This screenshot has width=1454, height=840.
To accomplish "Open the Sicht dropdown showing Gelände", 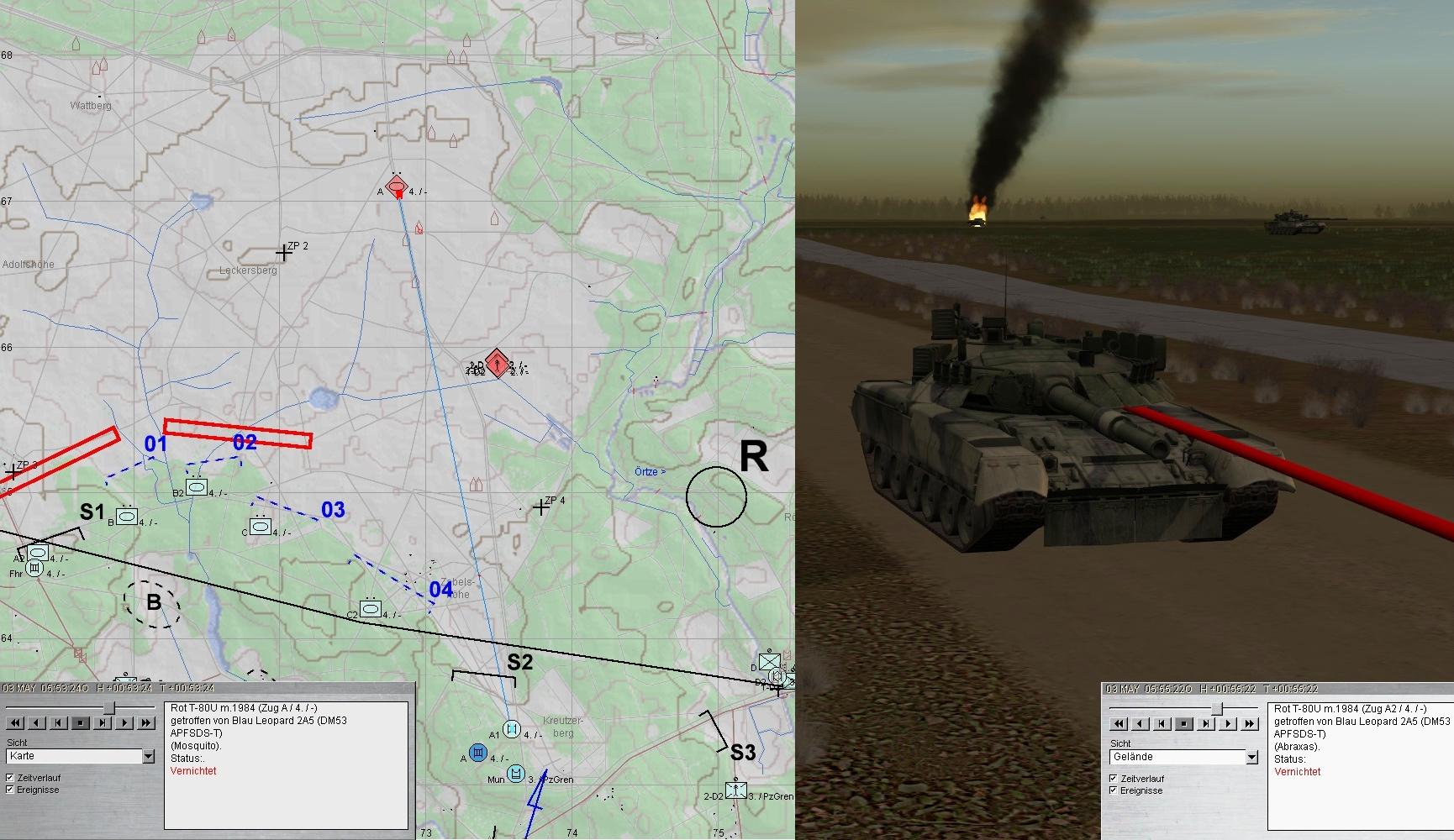I will coord(1251,758).
